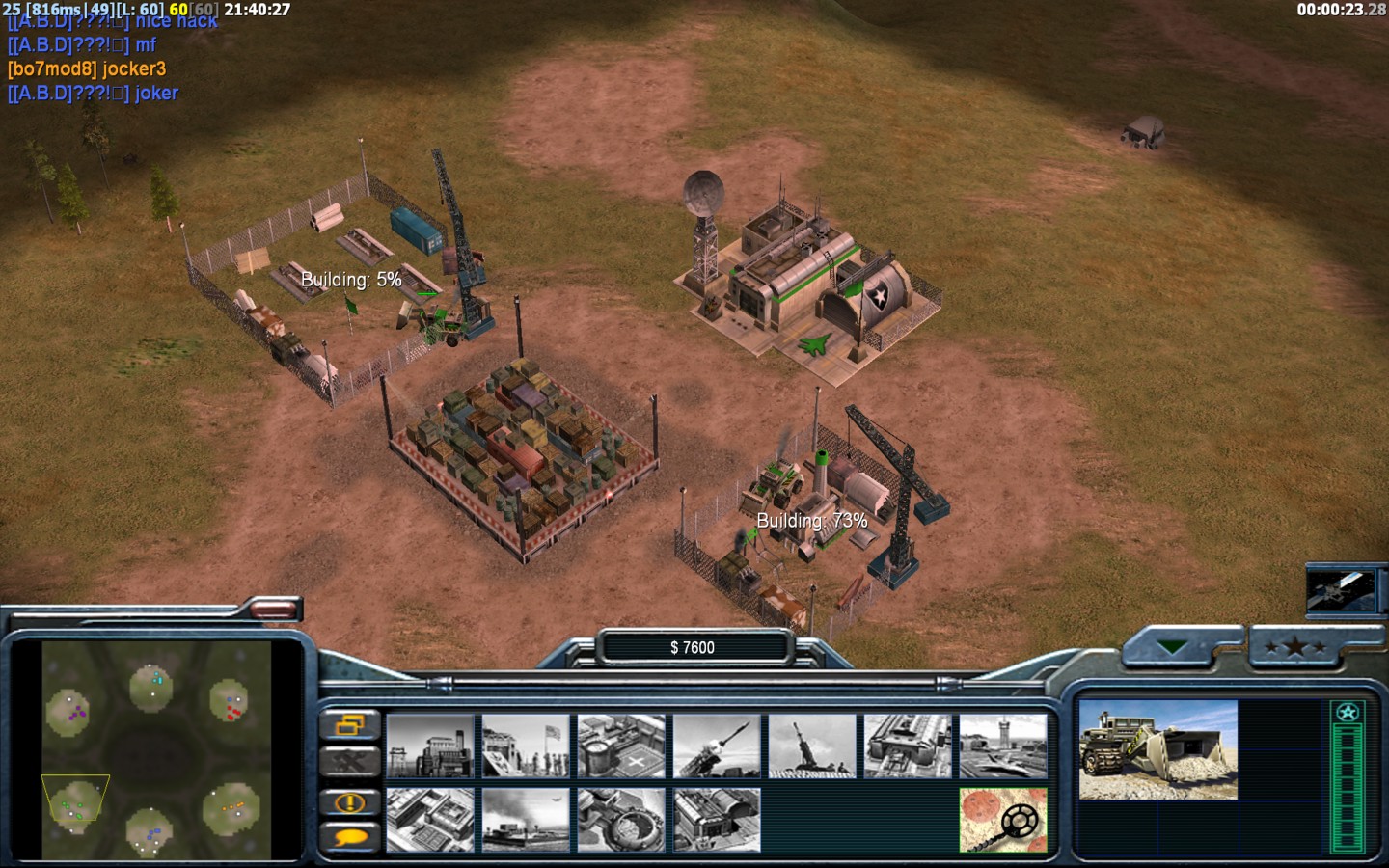Build the Particle Cannon superweapon
This screenshot has height=868, width=1389.
tap(621, 820)
